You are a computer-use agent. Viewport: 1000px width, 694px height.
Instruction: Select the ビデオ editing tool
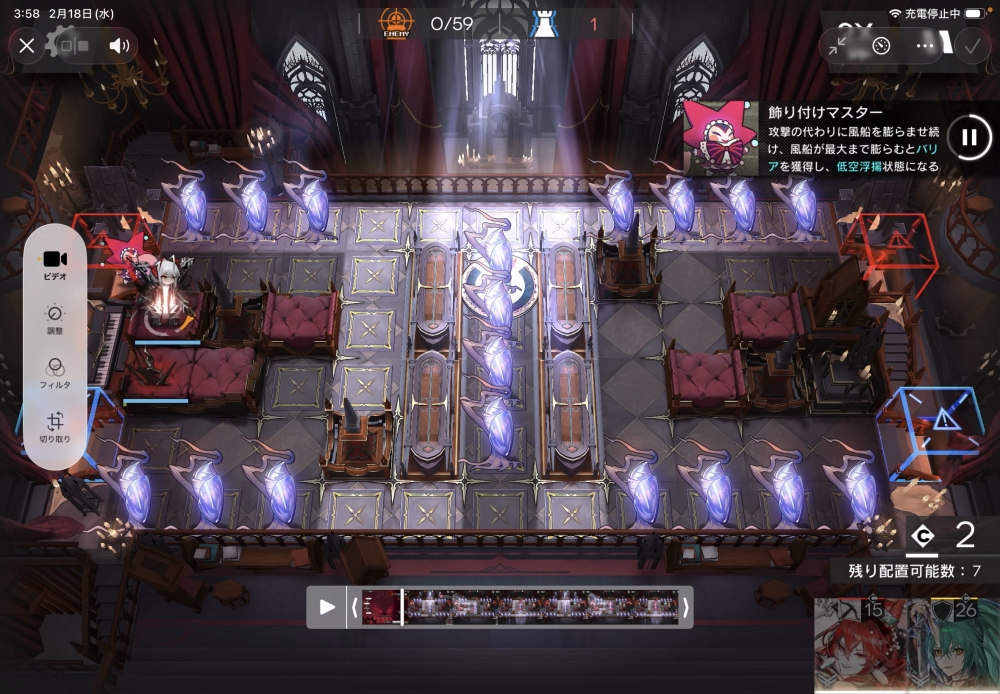(x=55, y=264)
